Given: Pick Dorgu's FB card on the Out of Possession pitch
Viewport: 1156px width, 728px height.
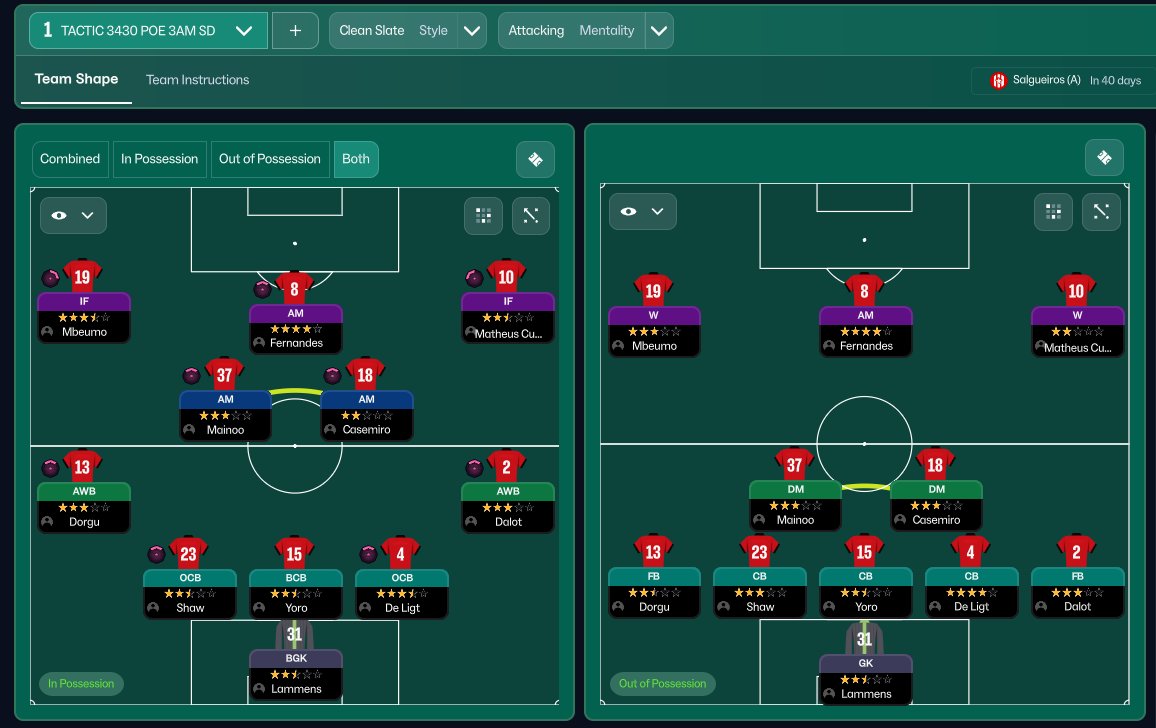Looking at the screenshot, I should tap(654, 591).
